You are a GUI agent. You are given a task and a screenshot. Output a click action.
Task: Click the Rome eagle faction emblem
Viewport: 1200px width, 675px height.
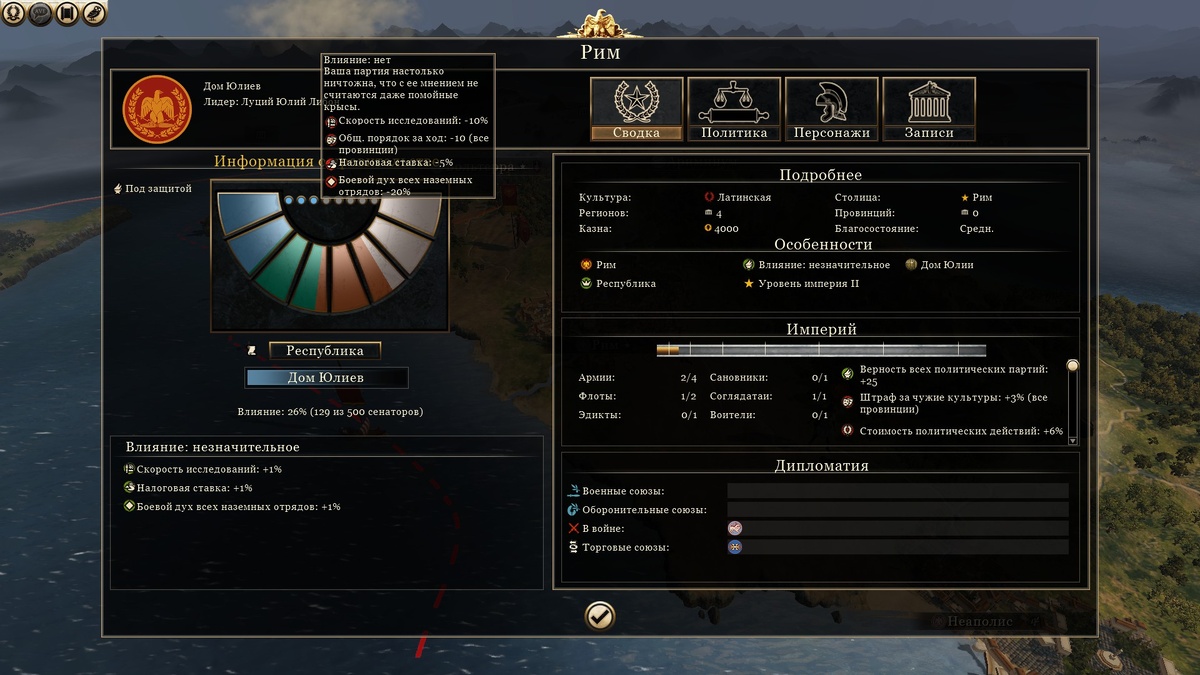[x=157, y=110]
